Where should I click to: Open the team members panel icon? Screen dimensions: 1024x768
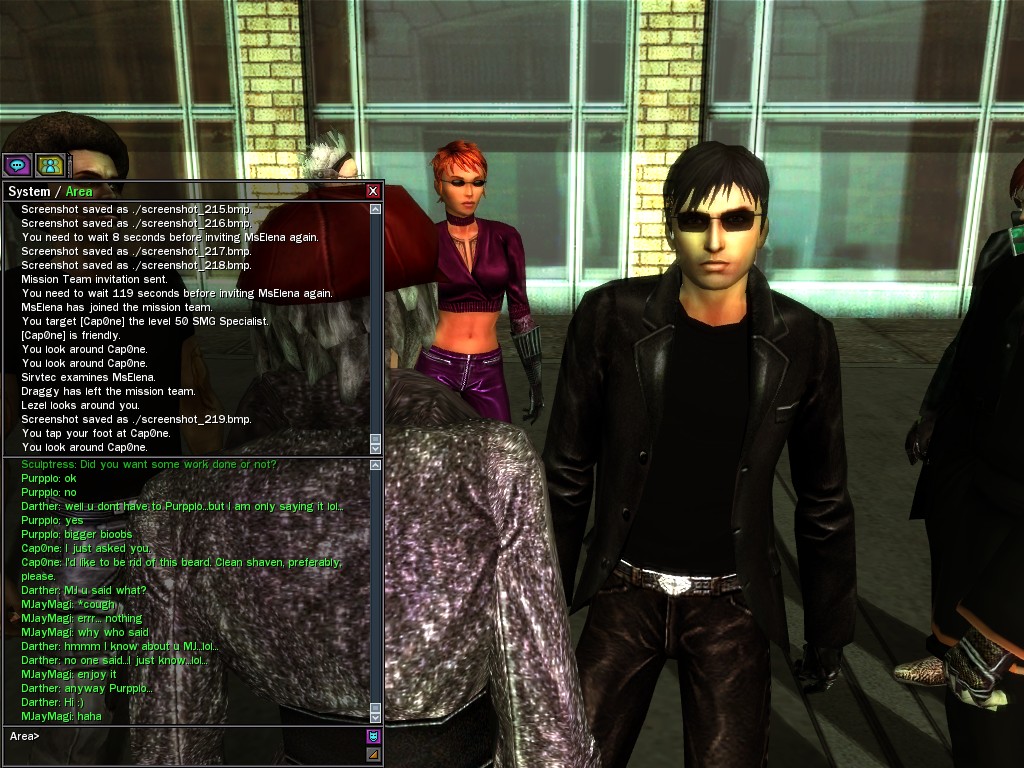pos(49,165)
